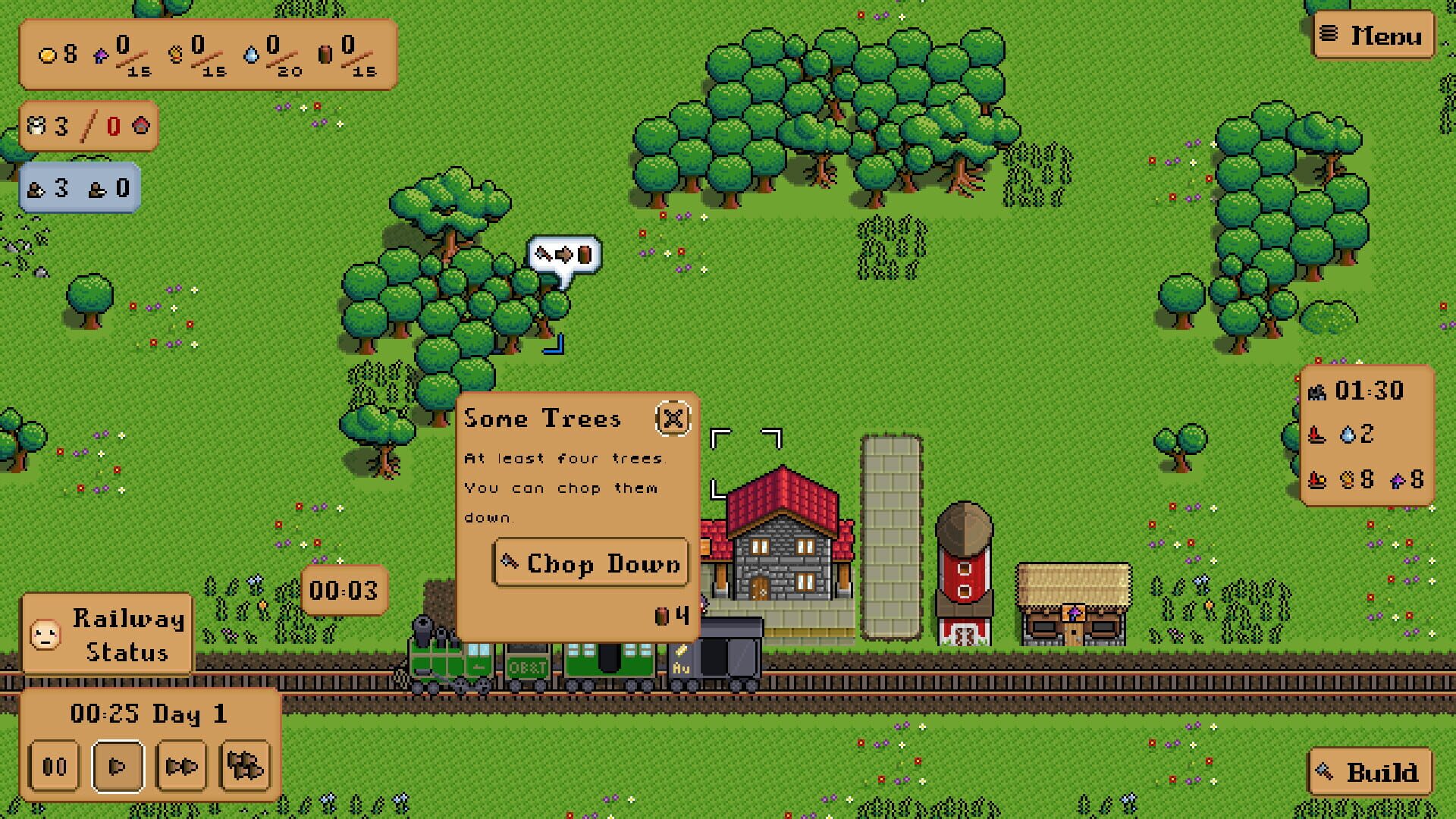Screen dimensions: 1456x819
Task: Activate the fastest coal-pile speed setting
Action: [x=243, y=765]
